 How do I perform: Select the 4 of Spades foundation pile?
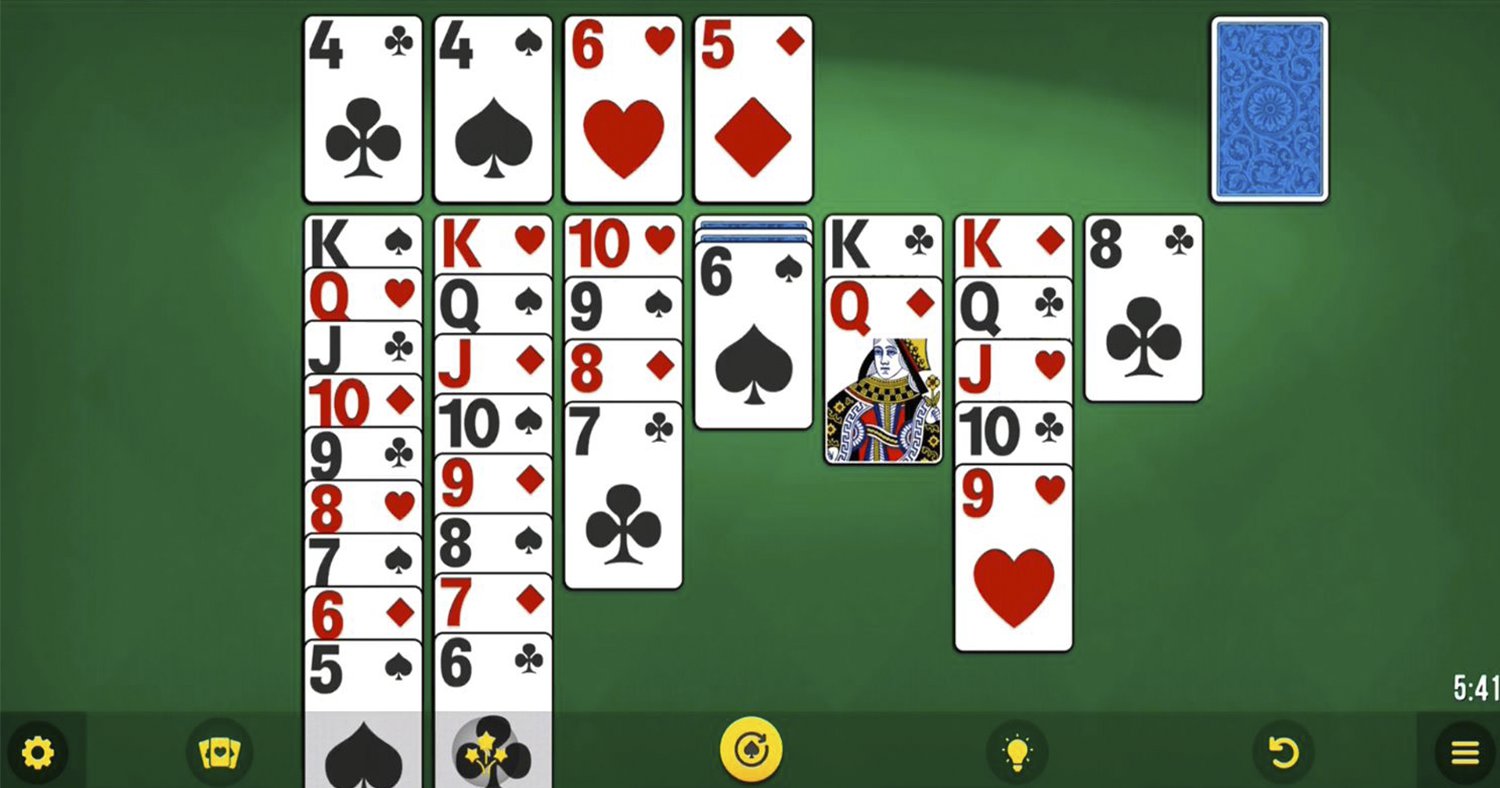(x=492, y=106)
